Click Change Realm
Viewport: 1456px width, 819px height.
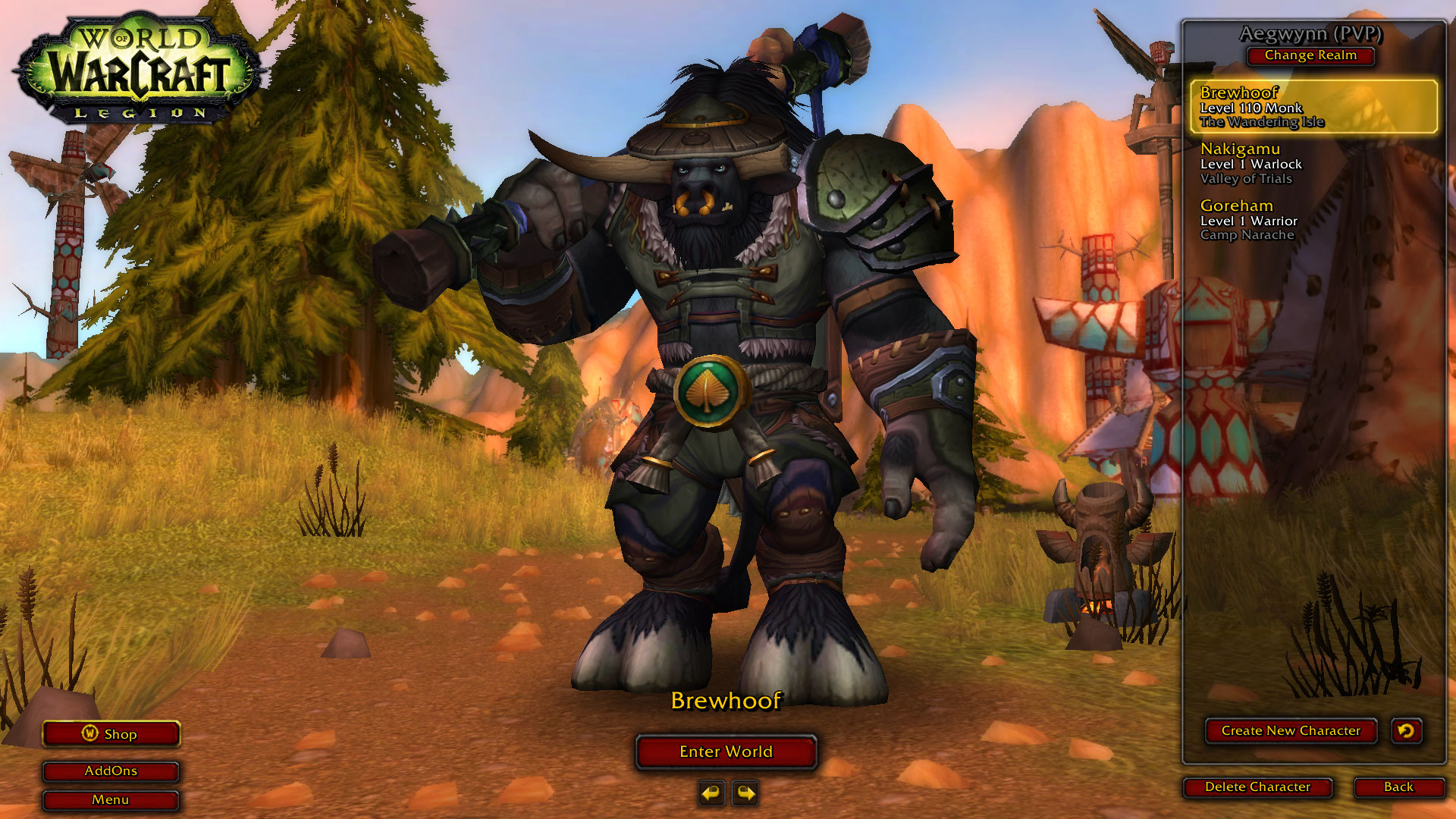[x=1310, y=56]
